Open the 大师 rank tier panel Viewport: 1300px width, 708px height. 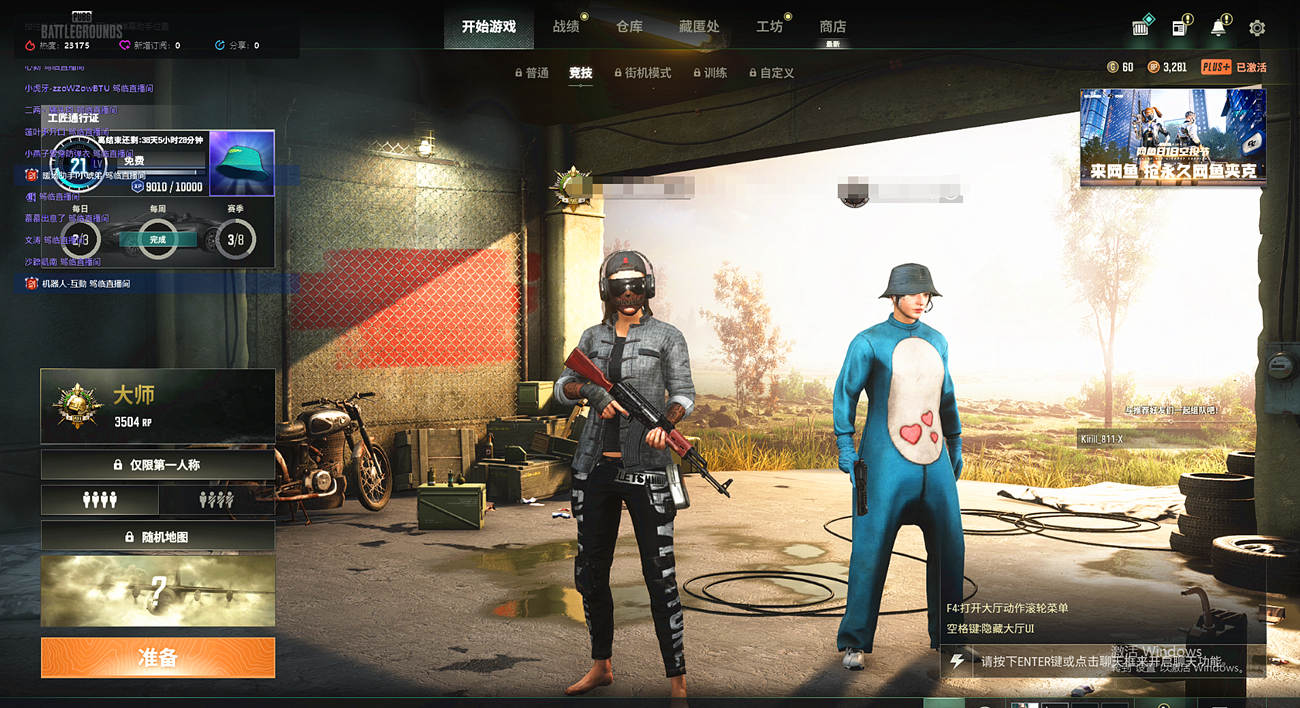click(x=158, y=406)
